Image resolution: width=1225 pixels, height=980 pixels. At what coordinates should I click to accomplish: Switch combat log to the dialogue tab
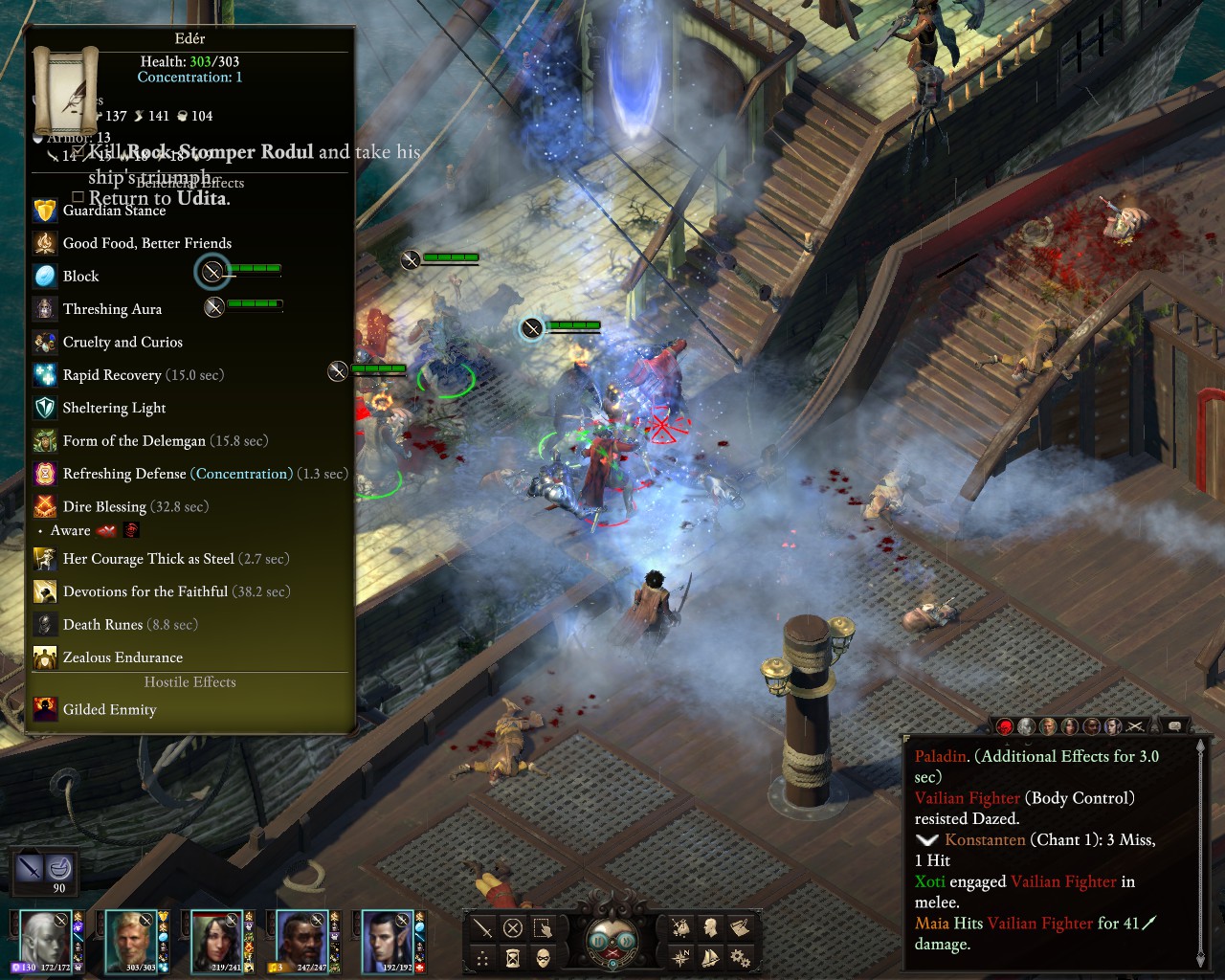click(1174, 726)
